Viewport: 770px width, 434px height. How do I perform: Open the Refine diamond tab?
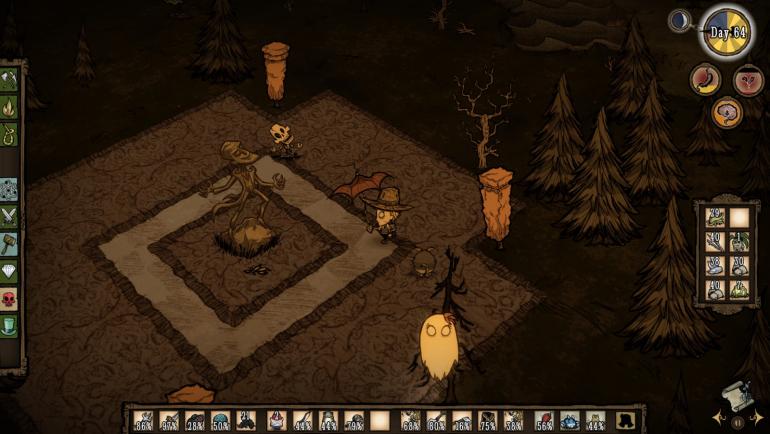(9, 271)
